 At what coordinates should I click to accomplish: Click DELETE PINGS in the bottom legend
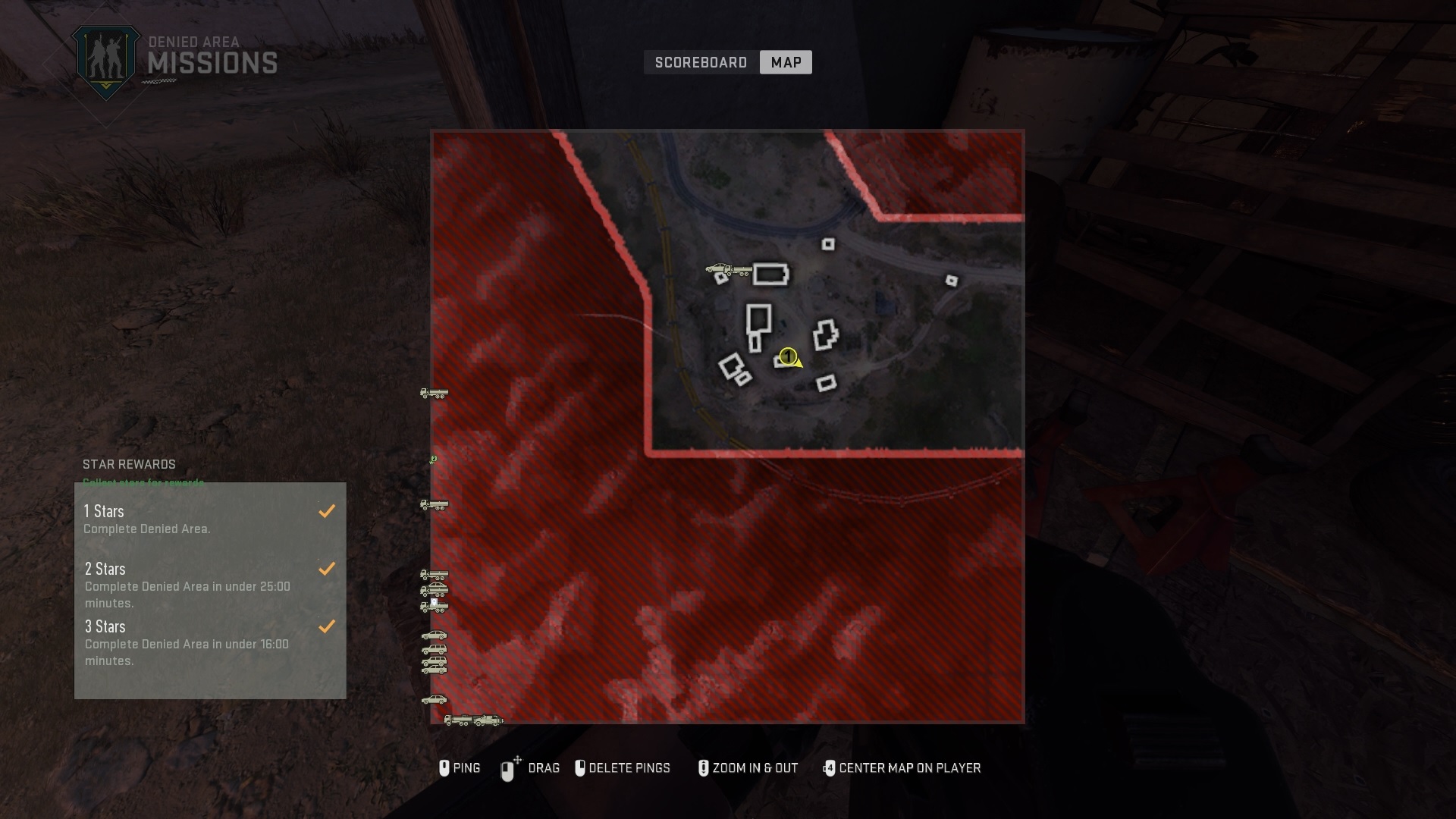tap(624, 768)
